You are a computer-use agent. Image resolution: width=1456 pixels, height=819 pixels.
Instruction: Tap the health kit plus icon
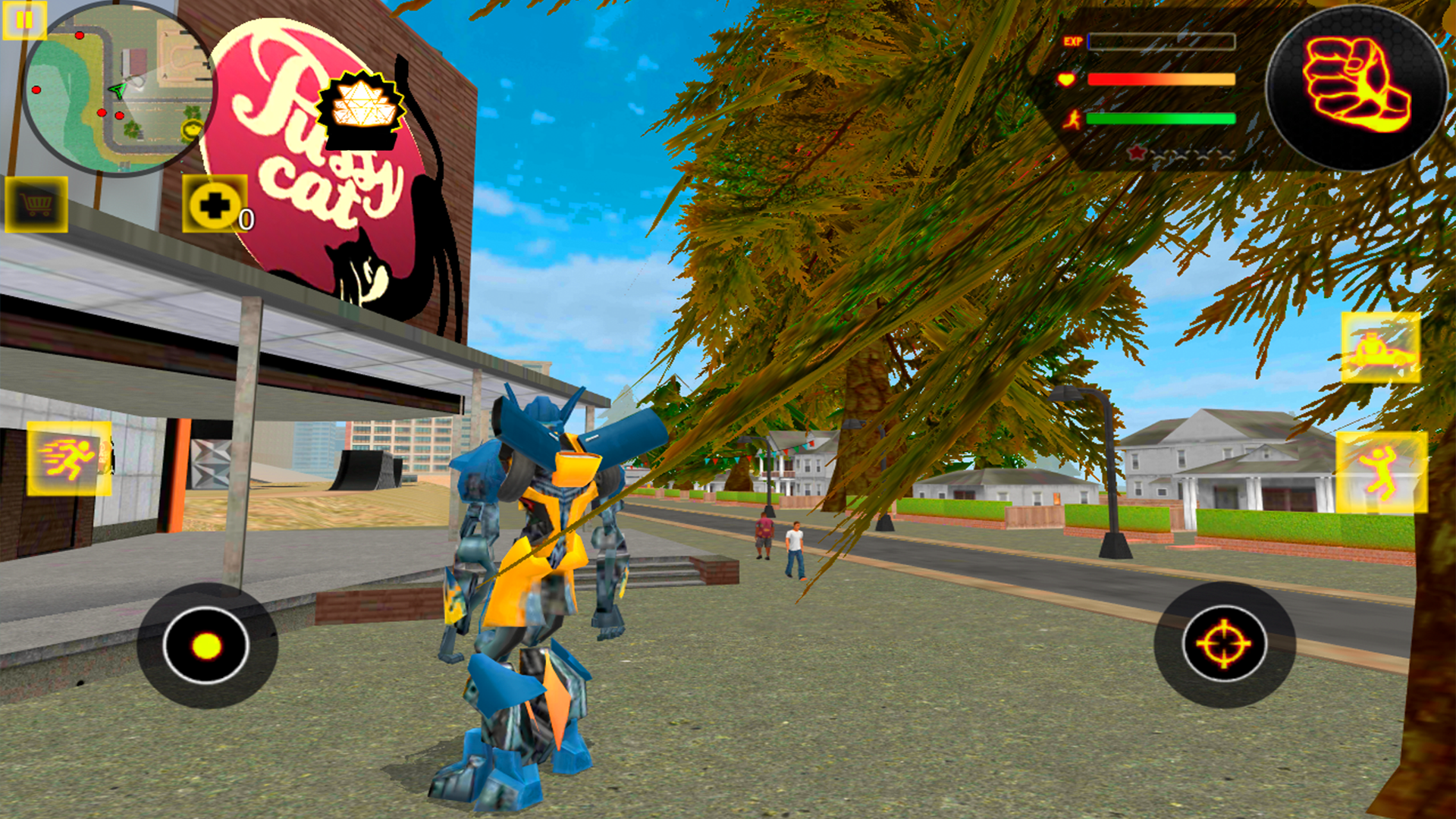pos(216,203)
